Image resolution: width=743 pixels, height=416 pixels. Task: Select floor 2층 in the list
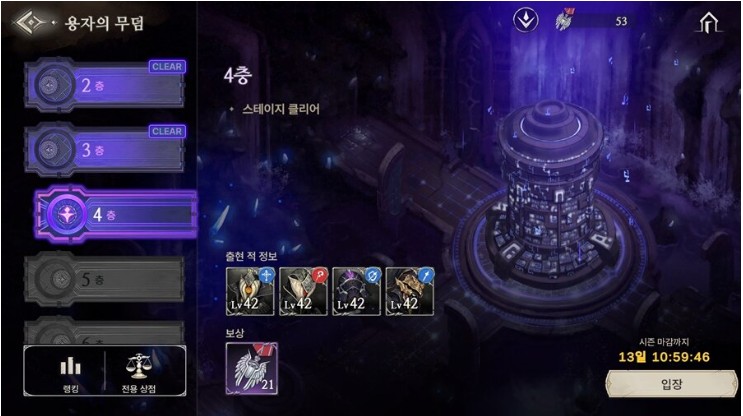(106, 86)
